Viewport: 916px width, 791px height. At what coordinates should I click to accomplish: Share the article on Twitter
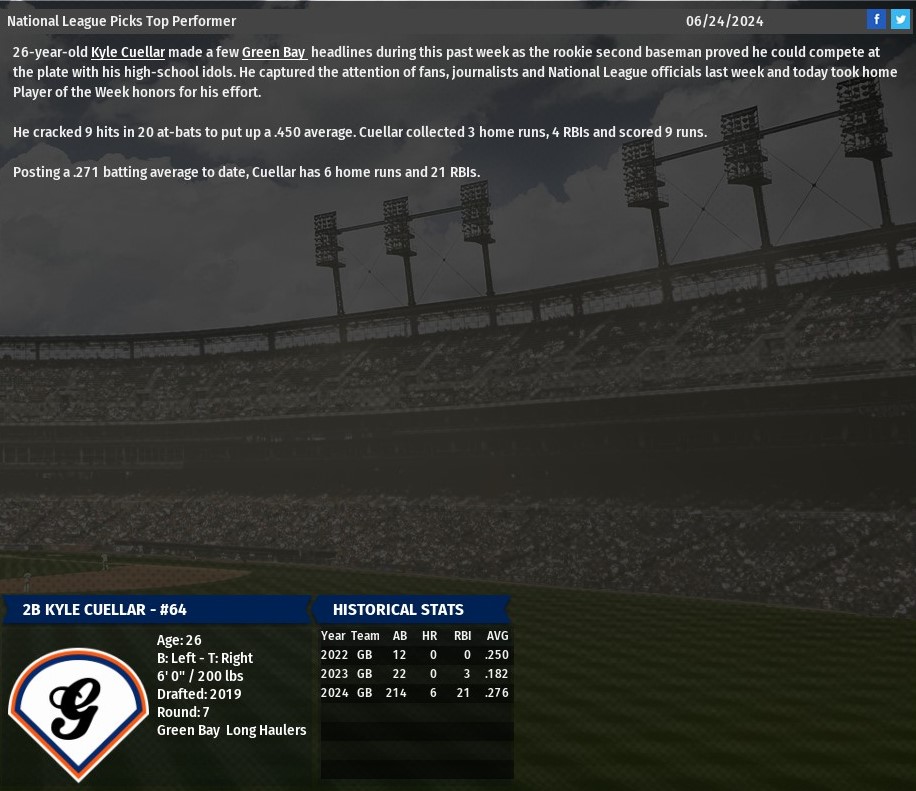coord(900,19)
